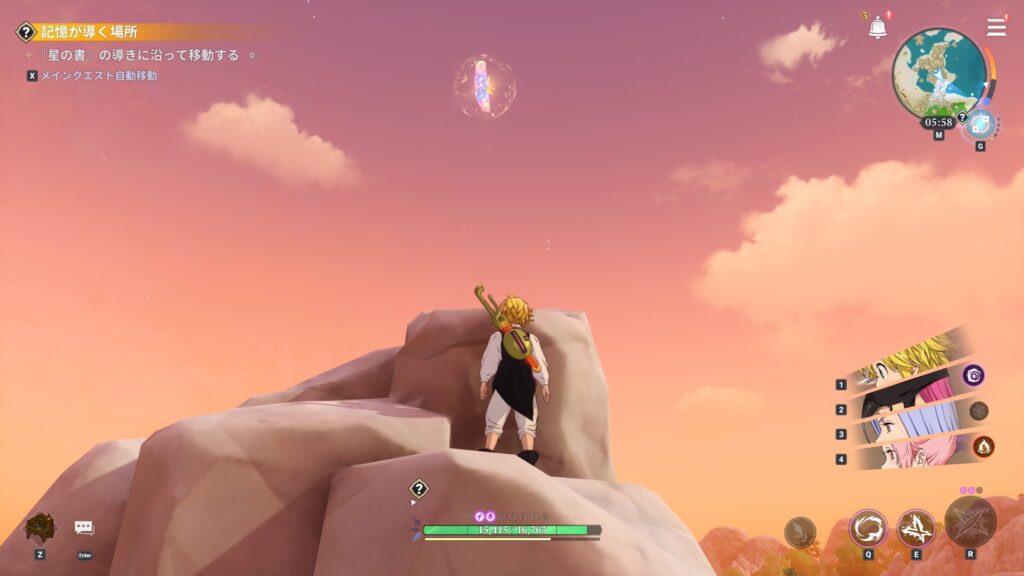Screen dimensions: 1024x576
Task: Open the notification bell icon
Action: (x=878, y=28)
